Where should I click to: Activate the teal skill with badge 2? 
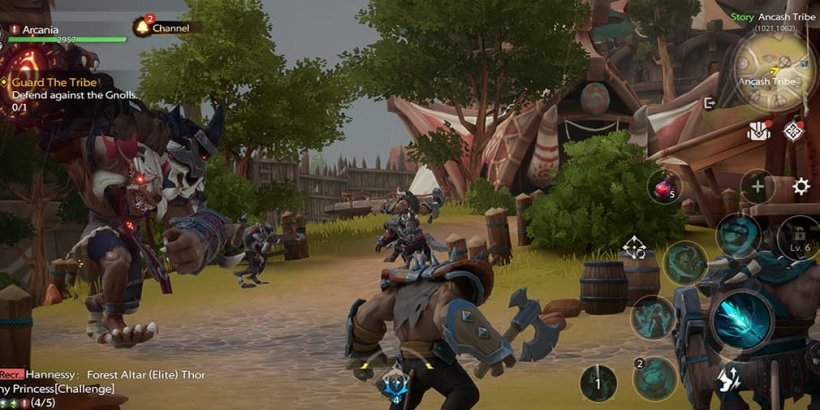[657, 378]
